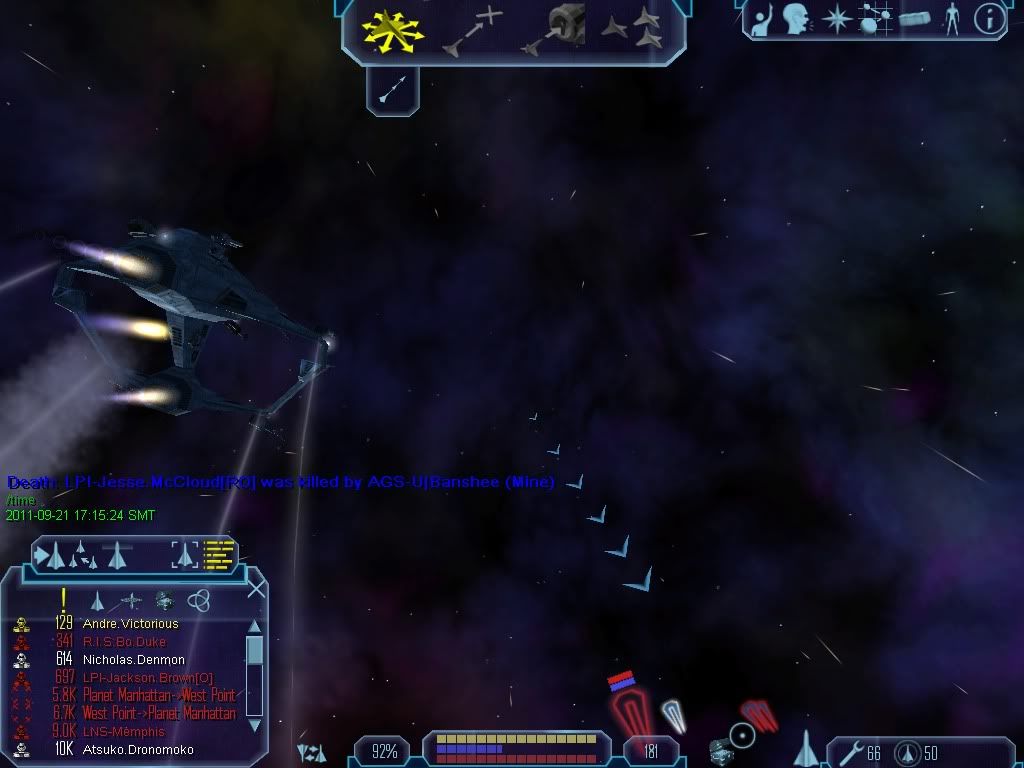
Task: Target Nicholas.Denmon in the contact list
Action: click(133, 660)
